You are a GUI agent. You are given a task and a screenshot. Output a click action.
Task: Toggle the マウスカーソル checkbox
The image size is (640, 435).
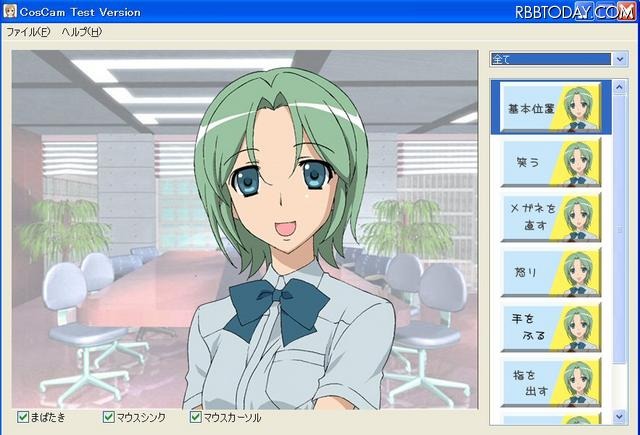pos(194,417)
